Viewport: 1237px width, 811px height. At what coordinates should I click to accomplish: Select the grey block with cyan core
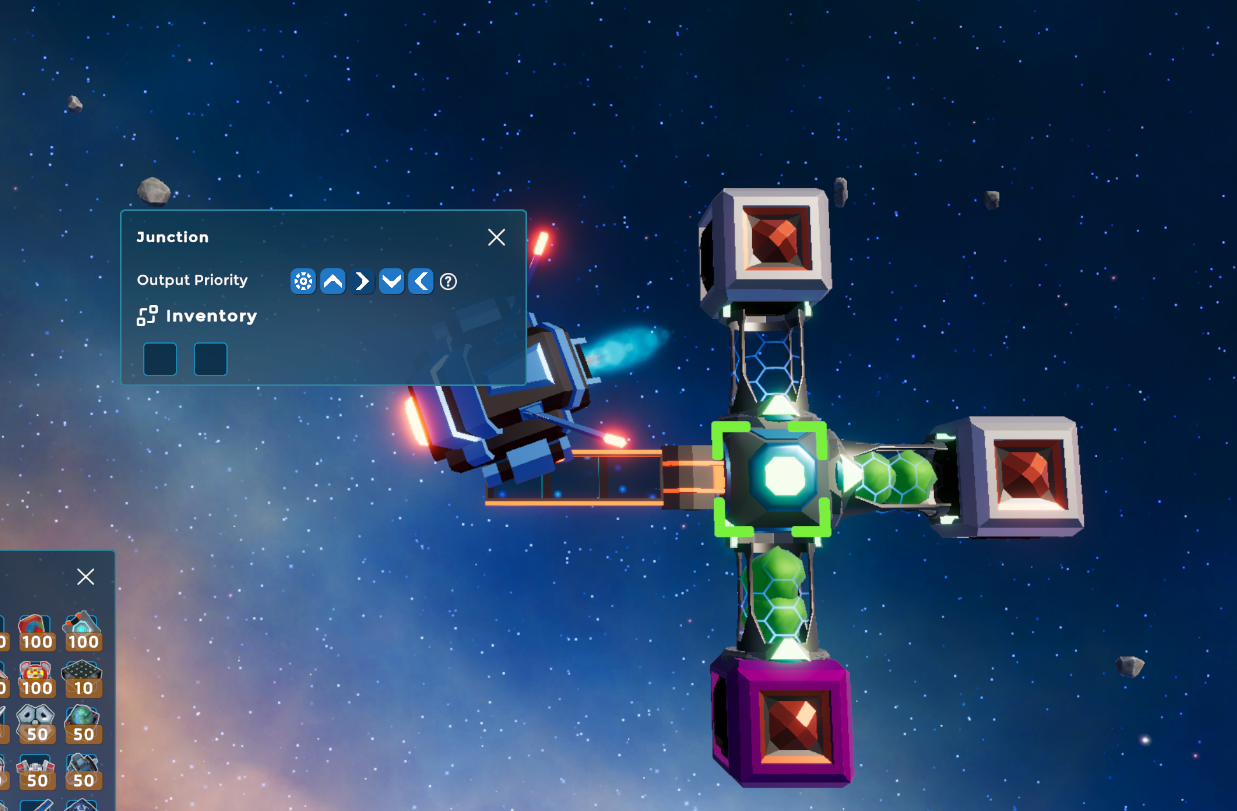pyautogui.click(x=83, y=631)
